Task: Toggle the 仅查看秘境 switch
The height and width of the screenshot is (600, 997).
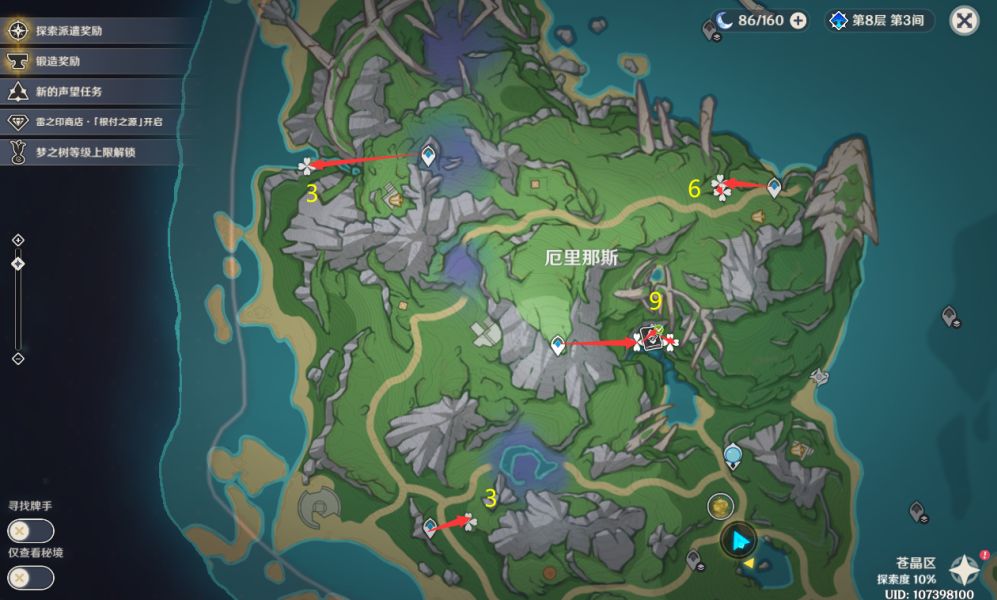Action: click(x=30, y=577)
